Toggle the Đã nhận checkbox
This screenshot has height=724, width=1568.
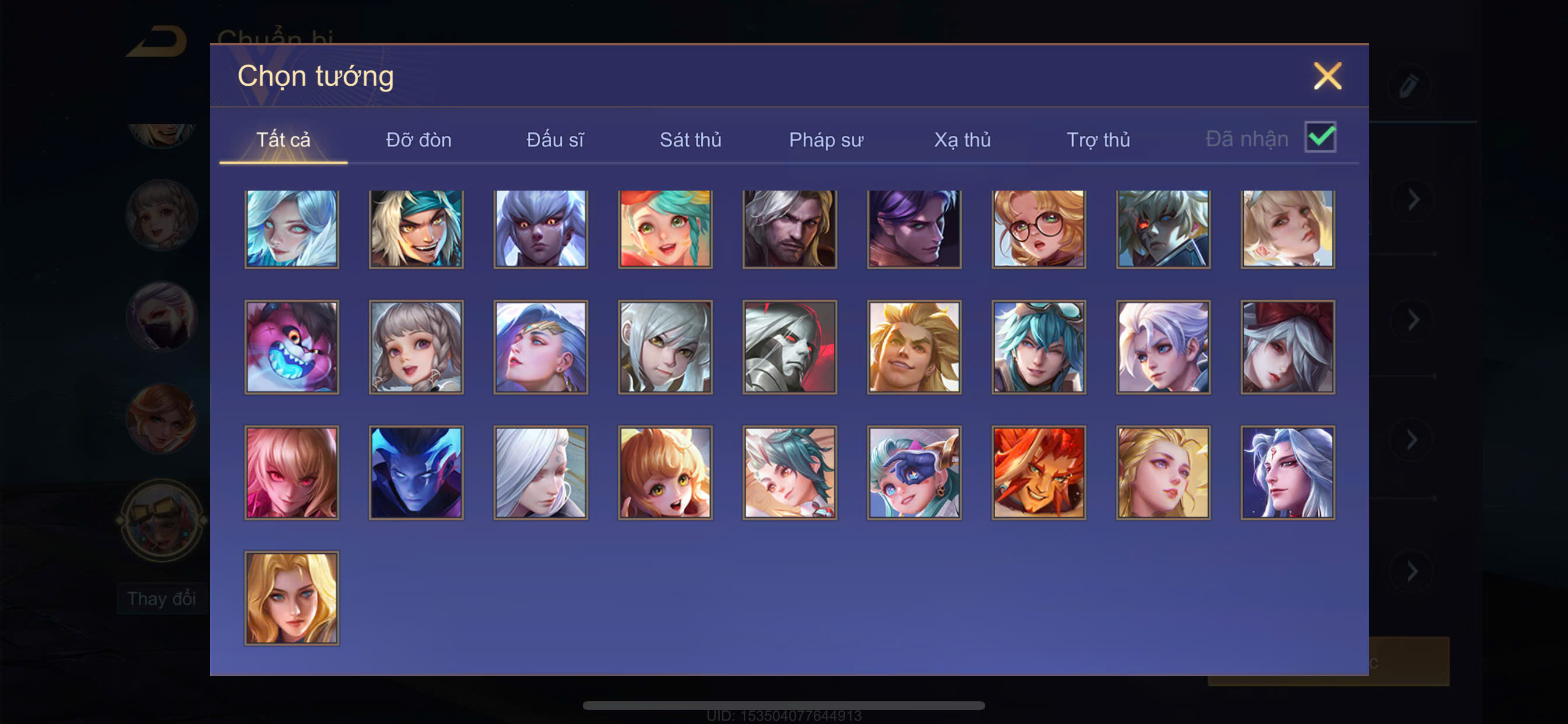click(1319, 138)
